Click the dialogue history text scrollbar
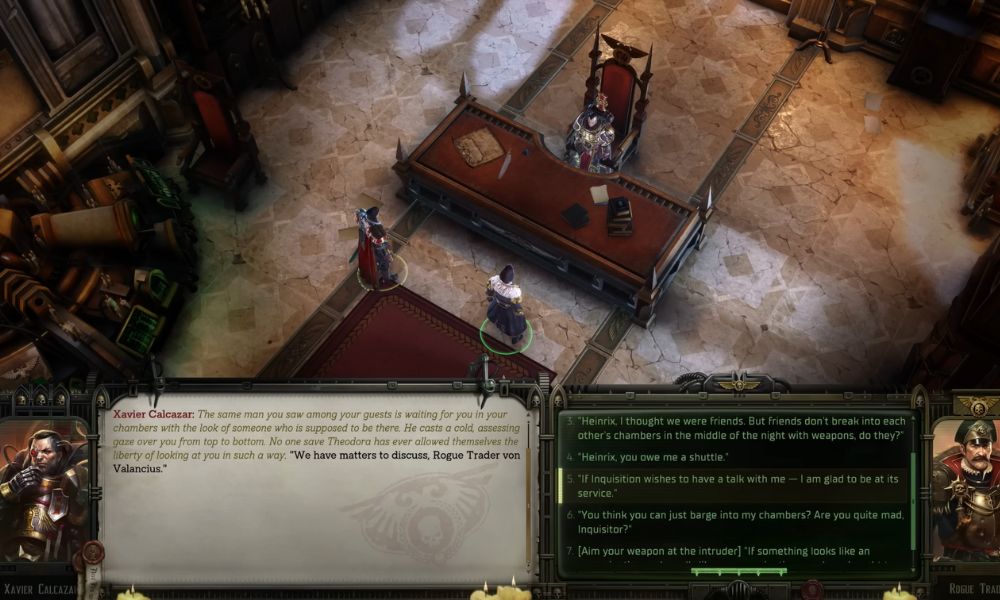The image size is (1000, 600). (x=529, y=490)
